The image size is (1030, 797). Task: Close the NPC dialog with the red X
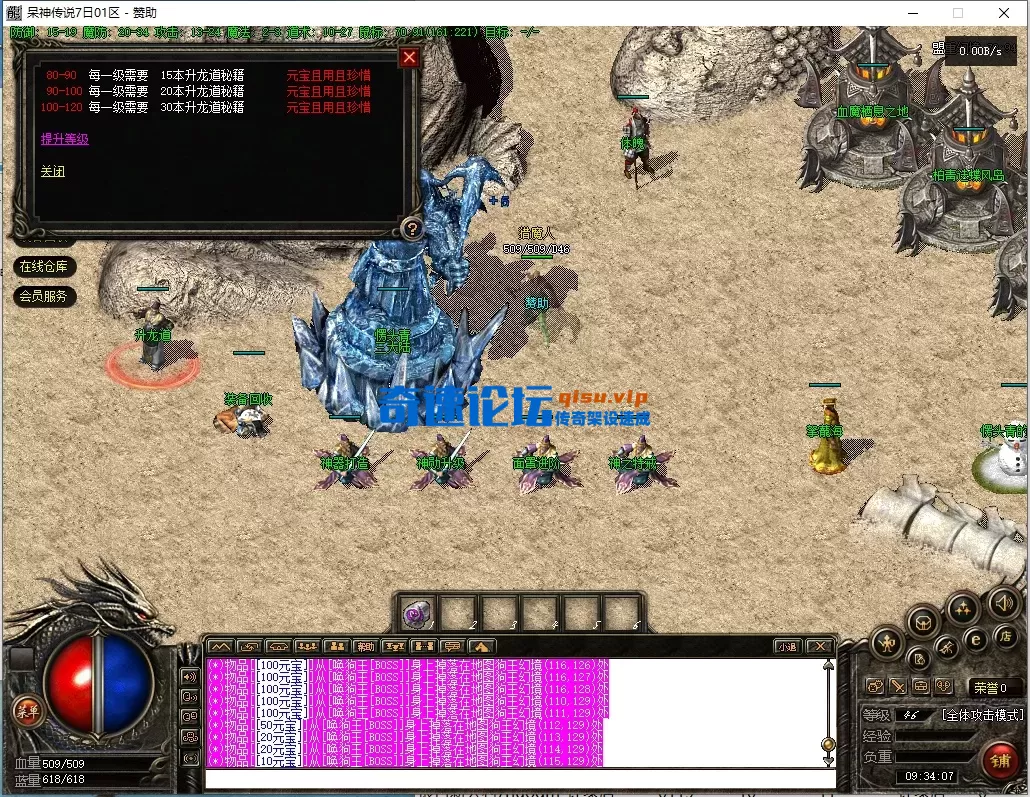408,58
